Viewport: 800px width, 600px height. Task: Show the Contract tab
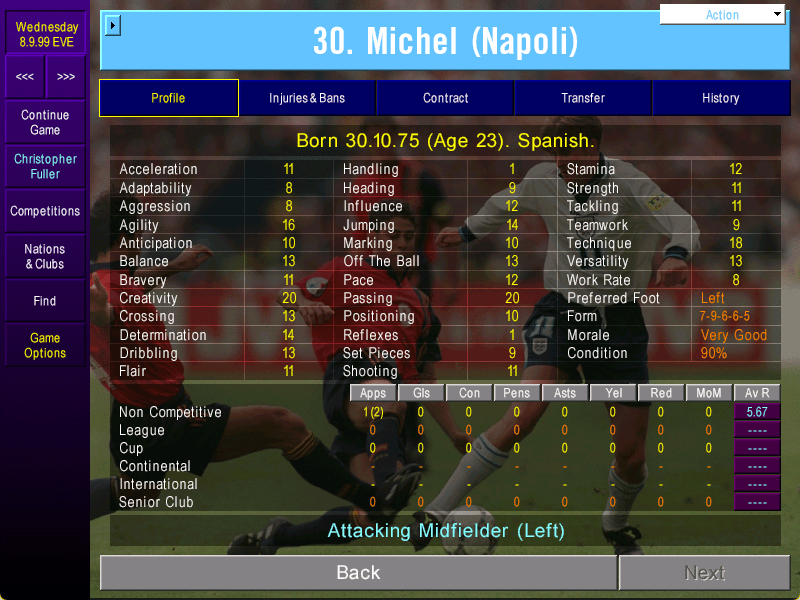(445, 98)
